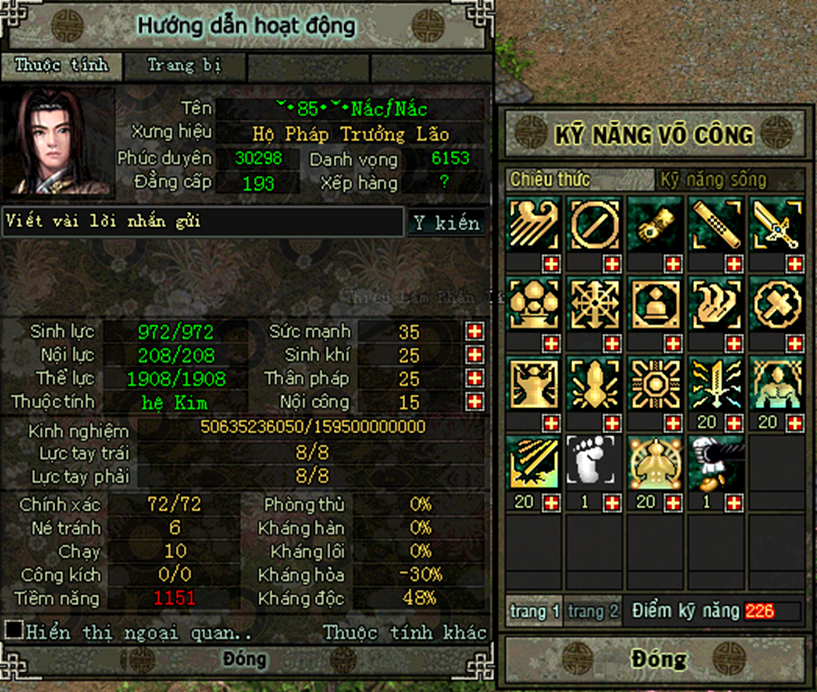The image size is (817, 692).
Task: Select the Chiêu thức tab
Action: [550, 180]
